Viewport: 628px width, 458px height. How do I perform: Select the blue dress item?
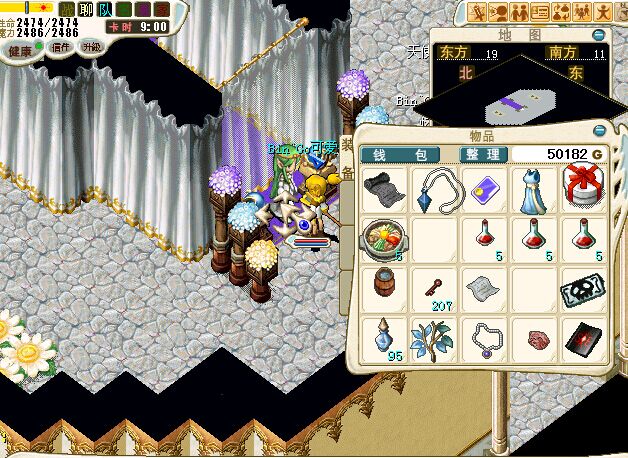(x=533, y=187)
